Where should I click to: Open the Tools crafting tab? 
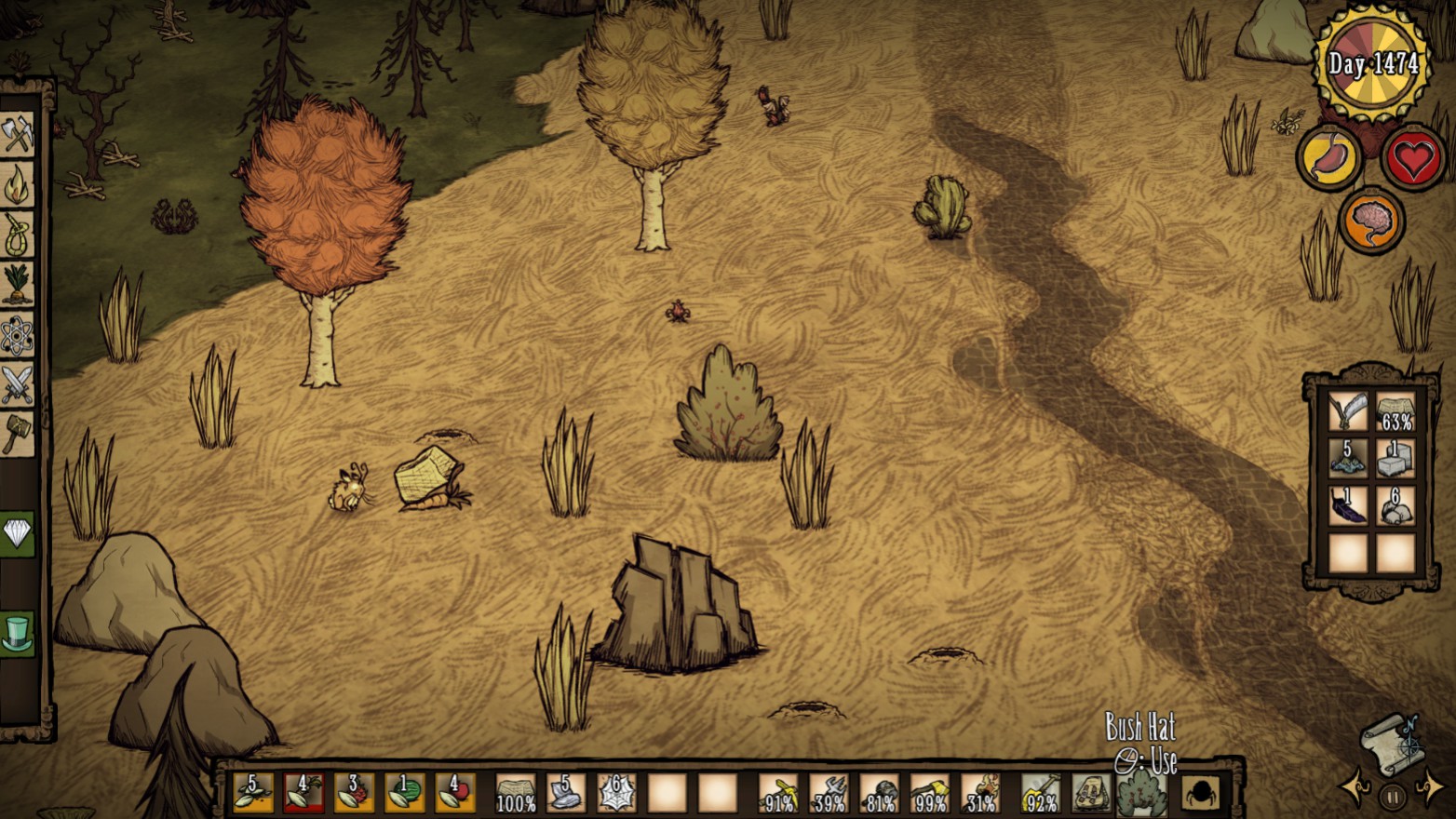click(x=17, y=135)
